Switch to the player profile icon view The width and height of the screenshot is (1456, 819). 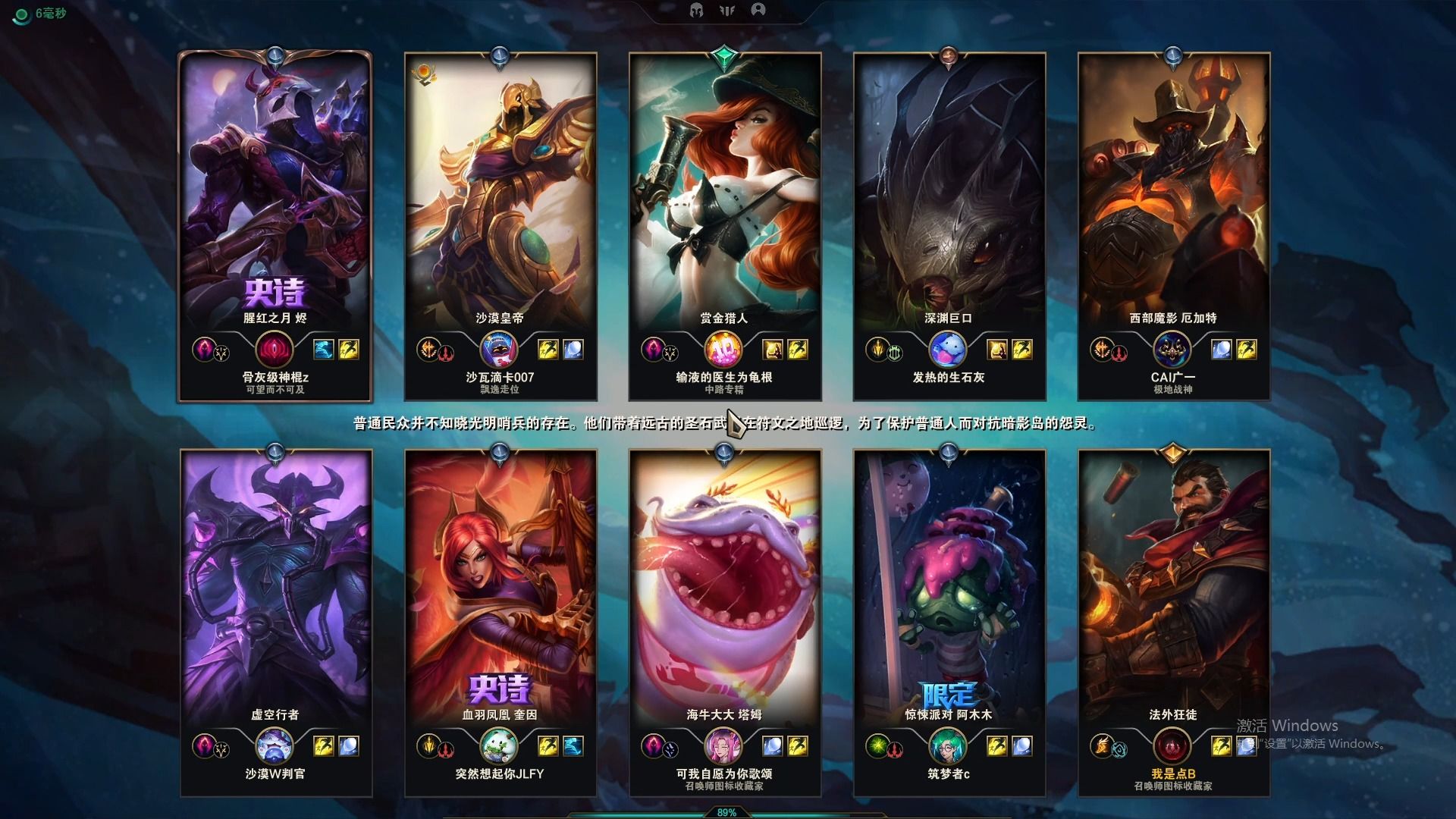(758, 10)
